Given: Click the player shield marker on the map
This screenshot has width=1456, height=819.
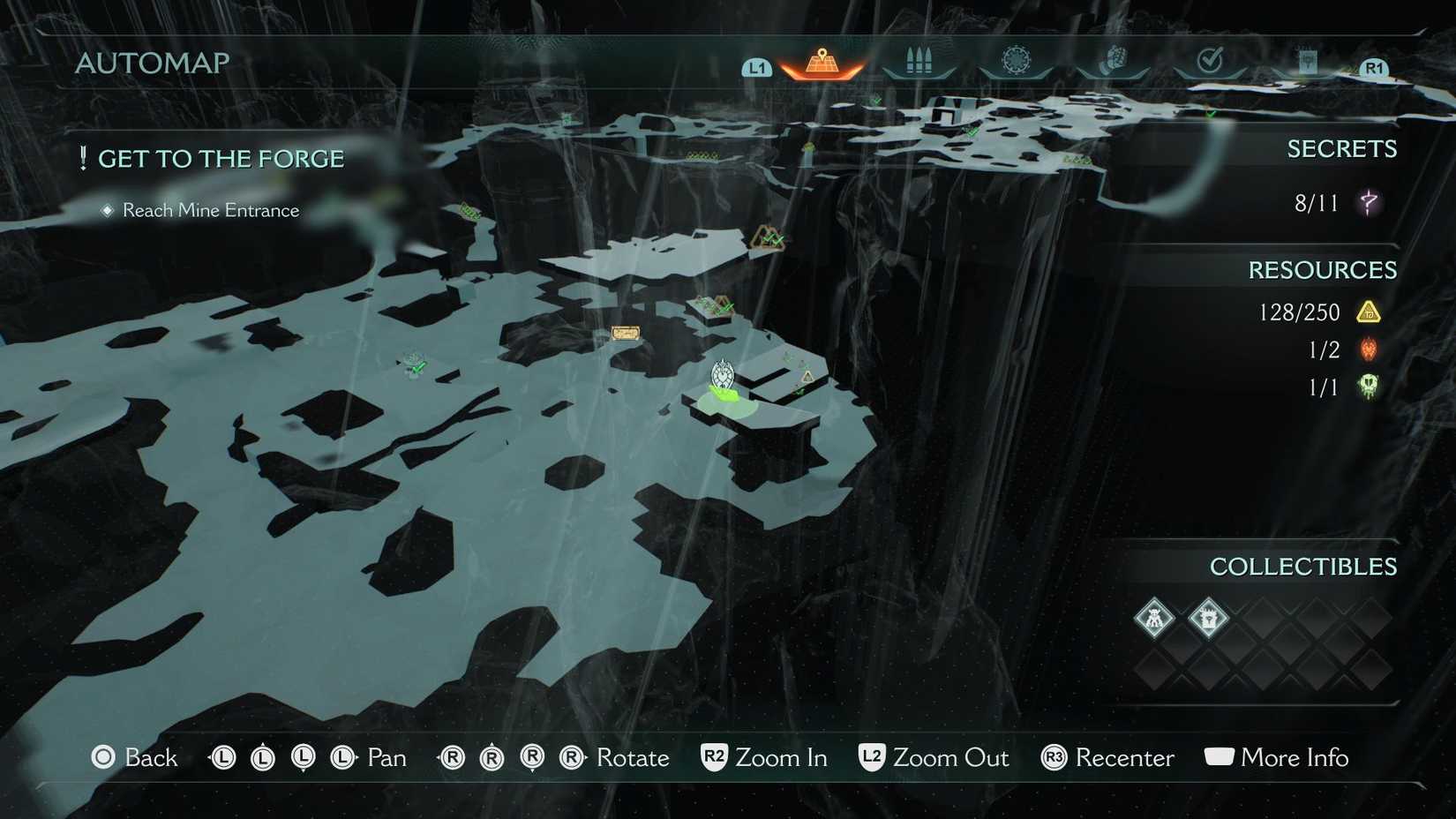Looking at the screenshot, I should point(724,375).
